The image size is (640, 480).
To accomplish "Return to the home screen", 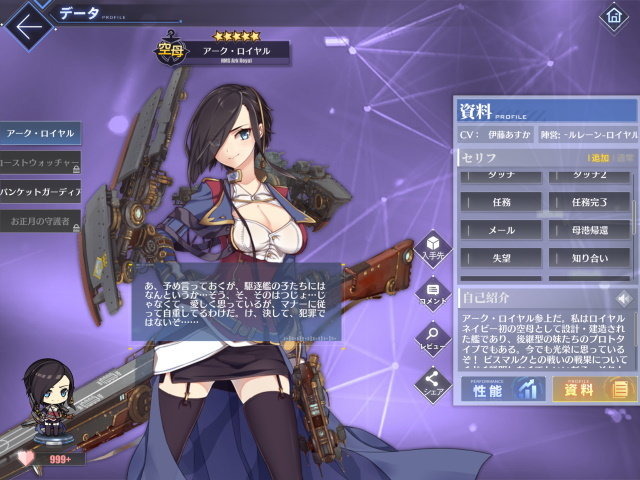I will click(x=613, y=17).
